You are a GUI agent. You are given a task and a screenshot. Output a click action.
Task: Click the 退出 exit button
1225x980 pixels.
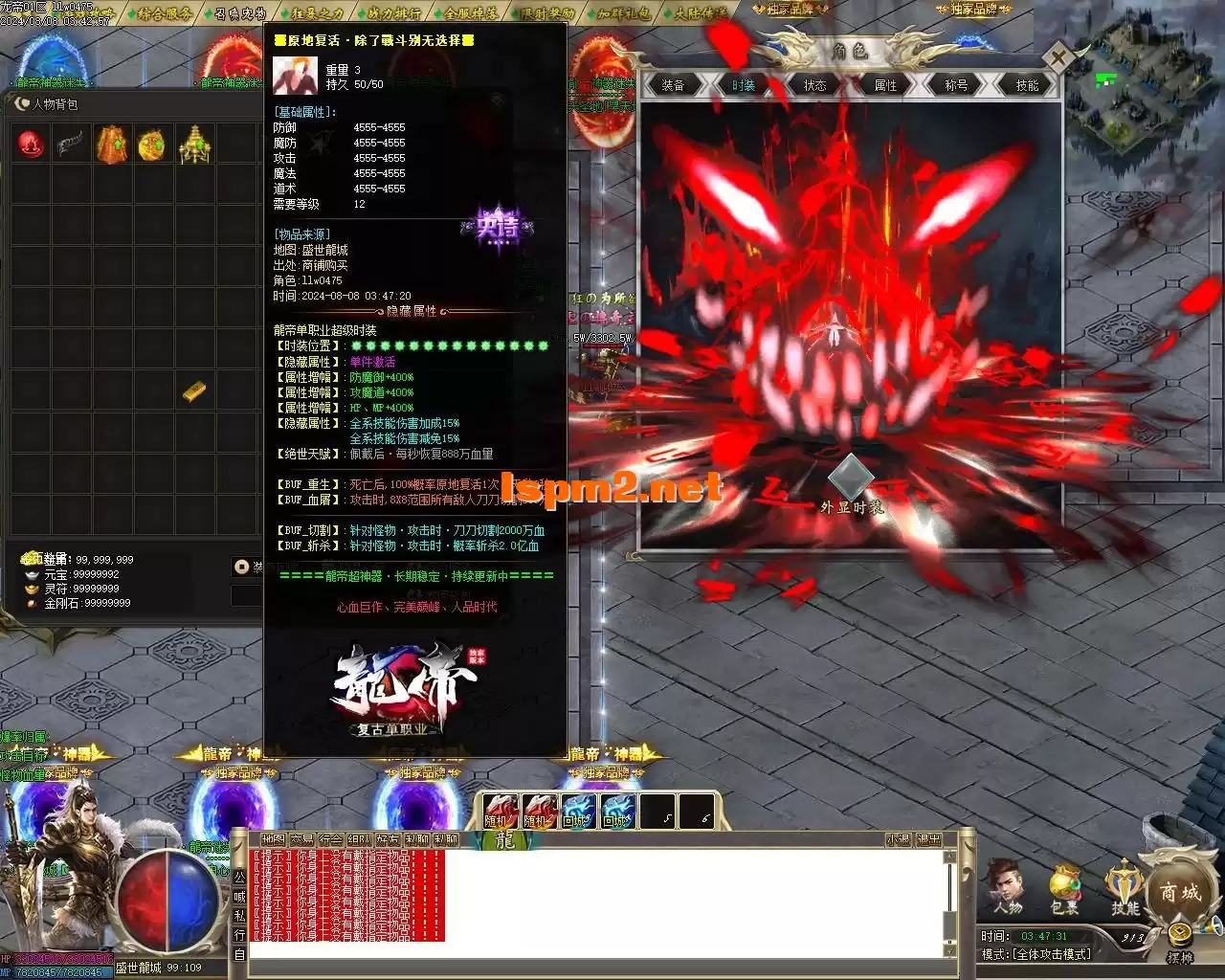click(929, 840)
